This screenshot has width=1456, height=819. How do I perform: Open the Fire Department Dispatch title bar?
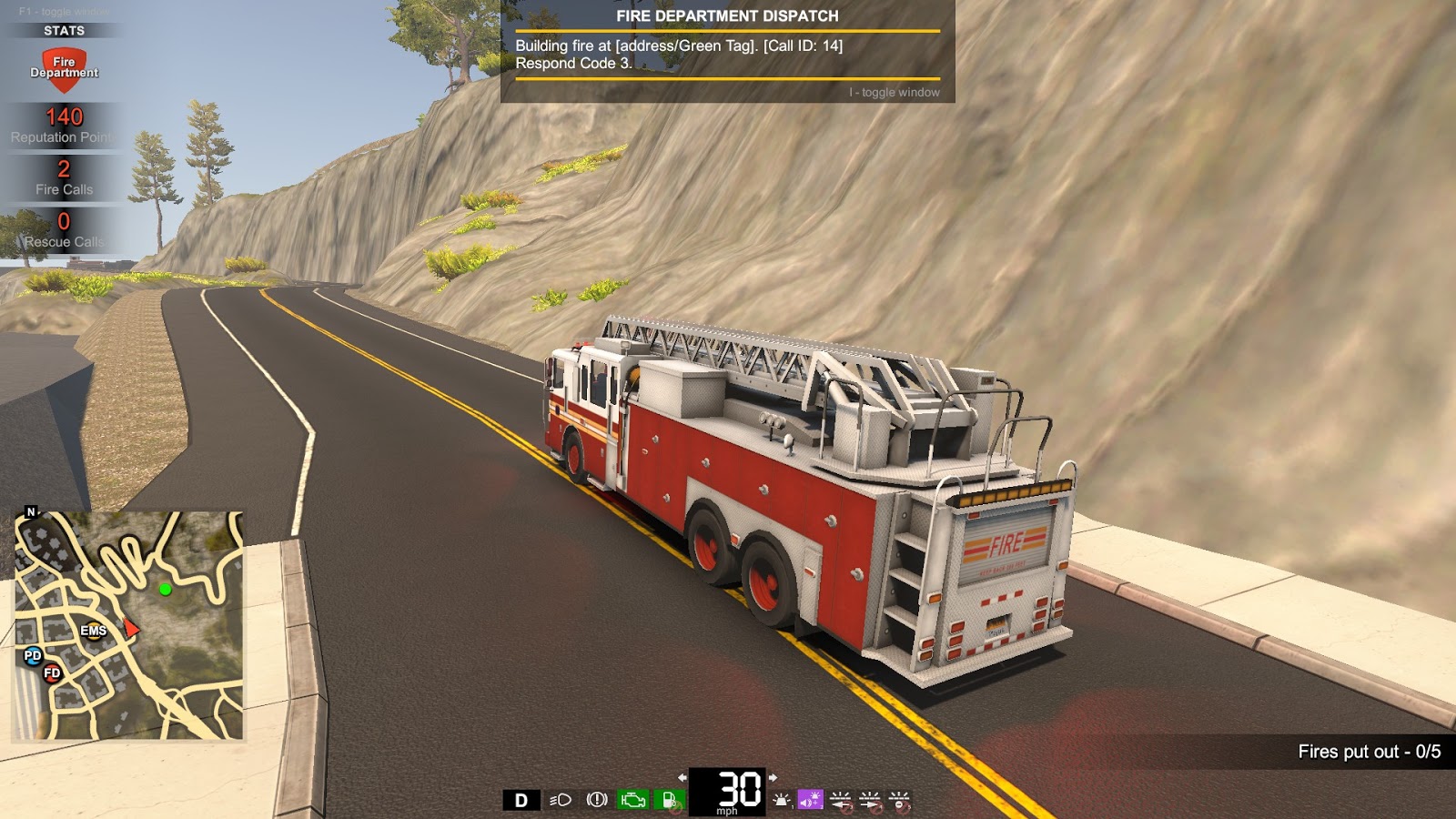click(728, 15)
